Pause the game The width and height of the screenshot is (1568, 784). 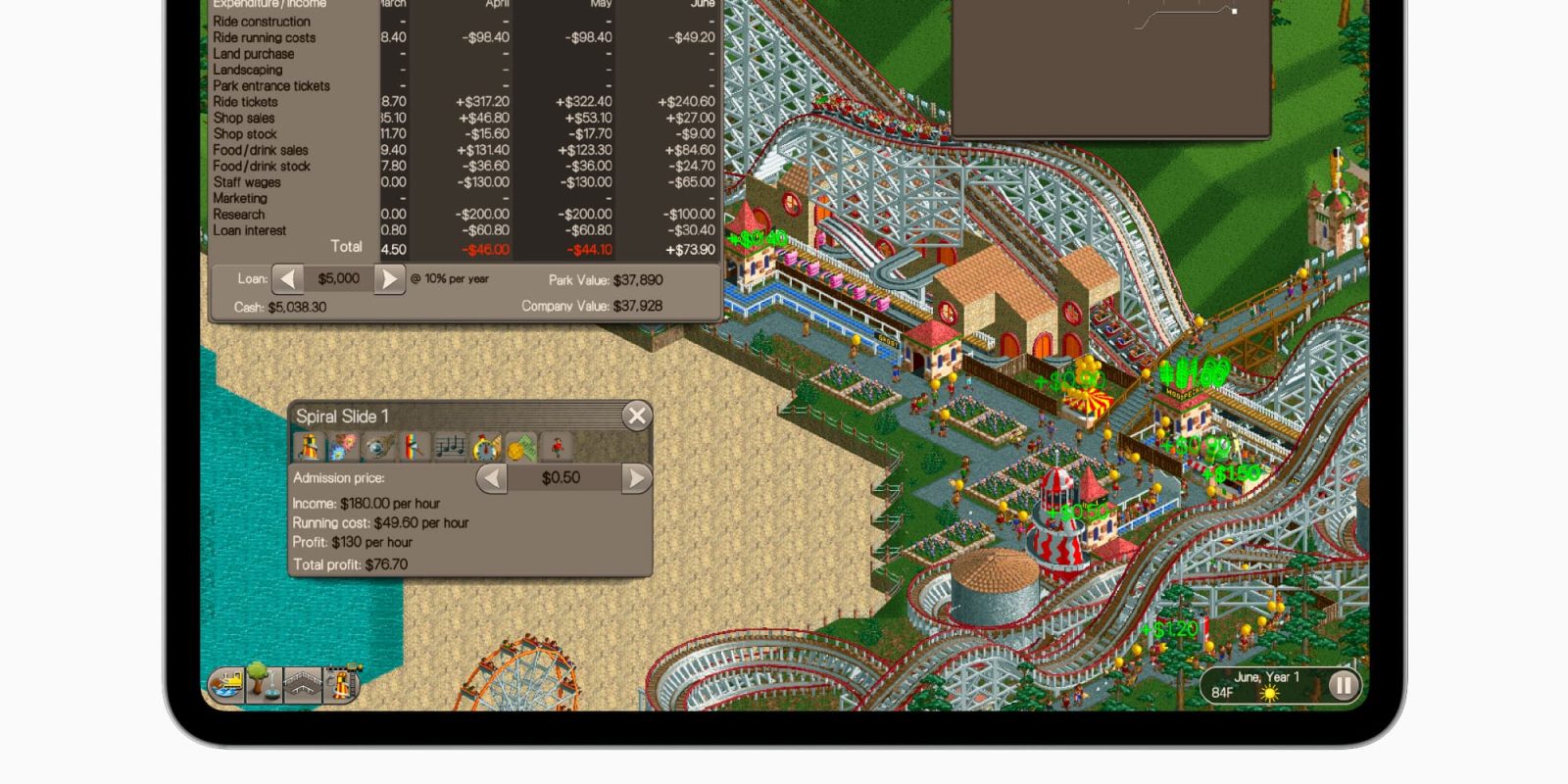coord(1343,685)
